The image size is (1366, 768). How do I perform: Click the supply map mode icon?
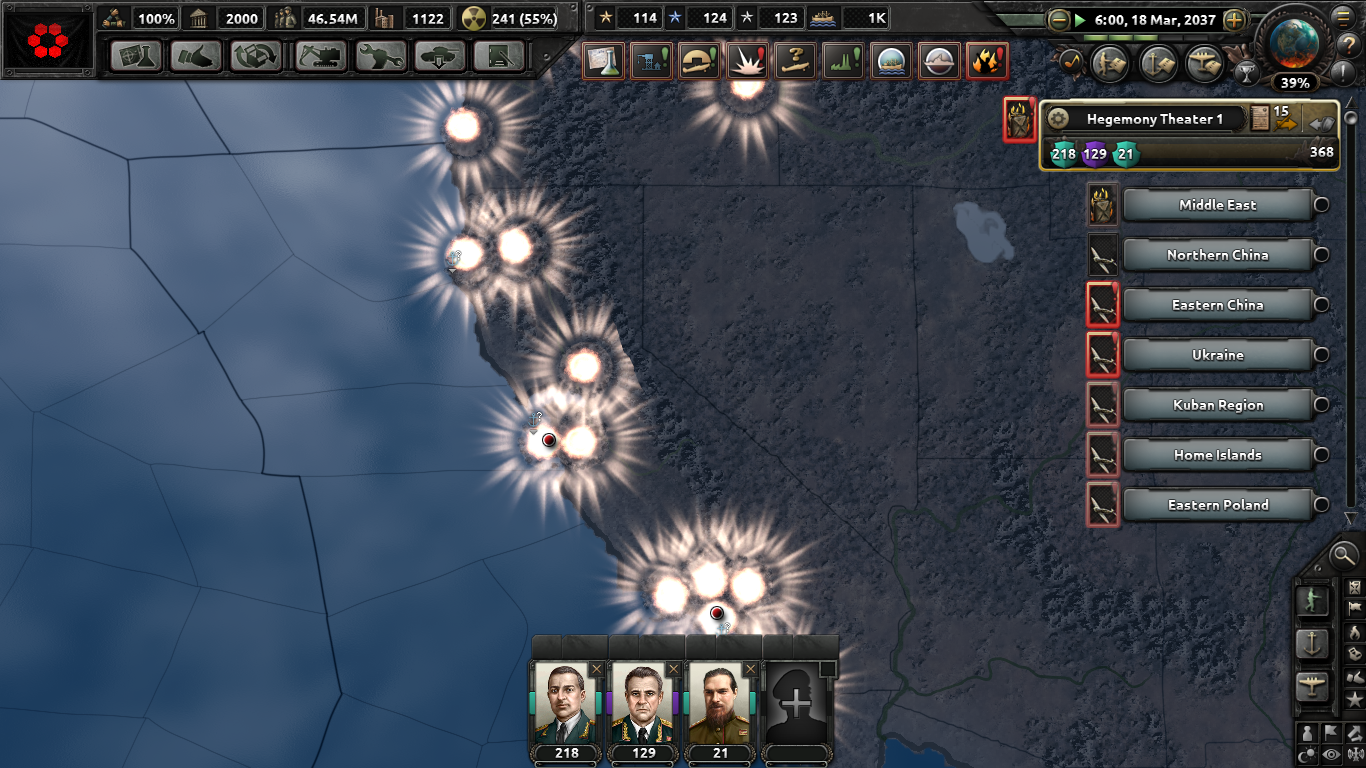coord(1354,654)
